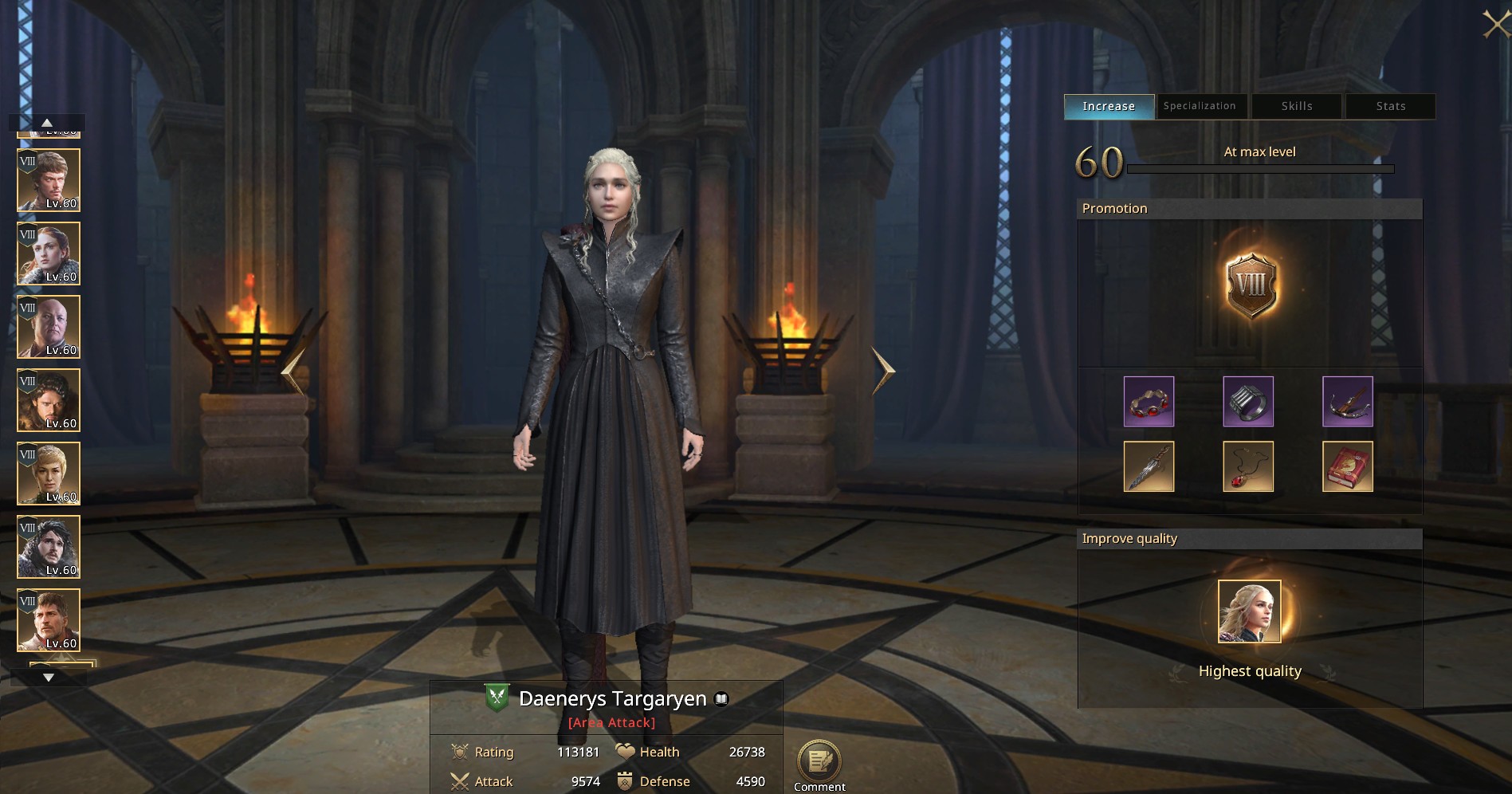Click the scroll down arrow under the portraits
Screen dimensions: 1512x794
pos(49,675)
